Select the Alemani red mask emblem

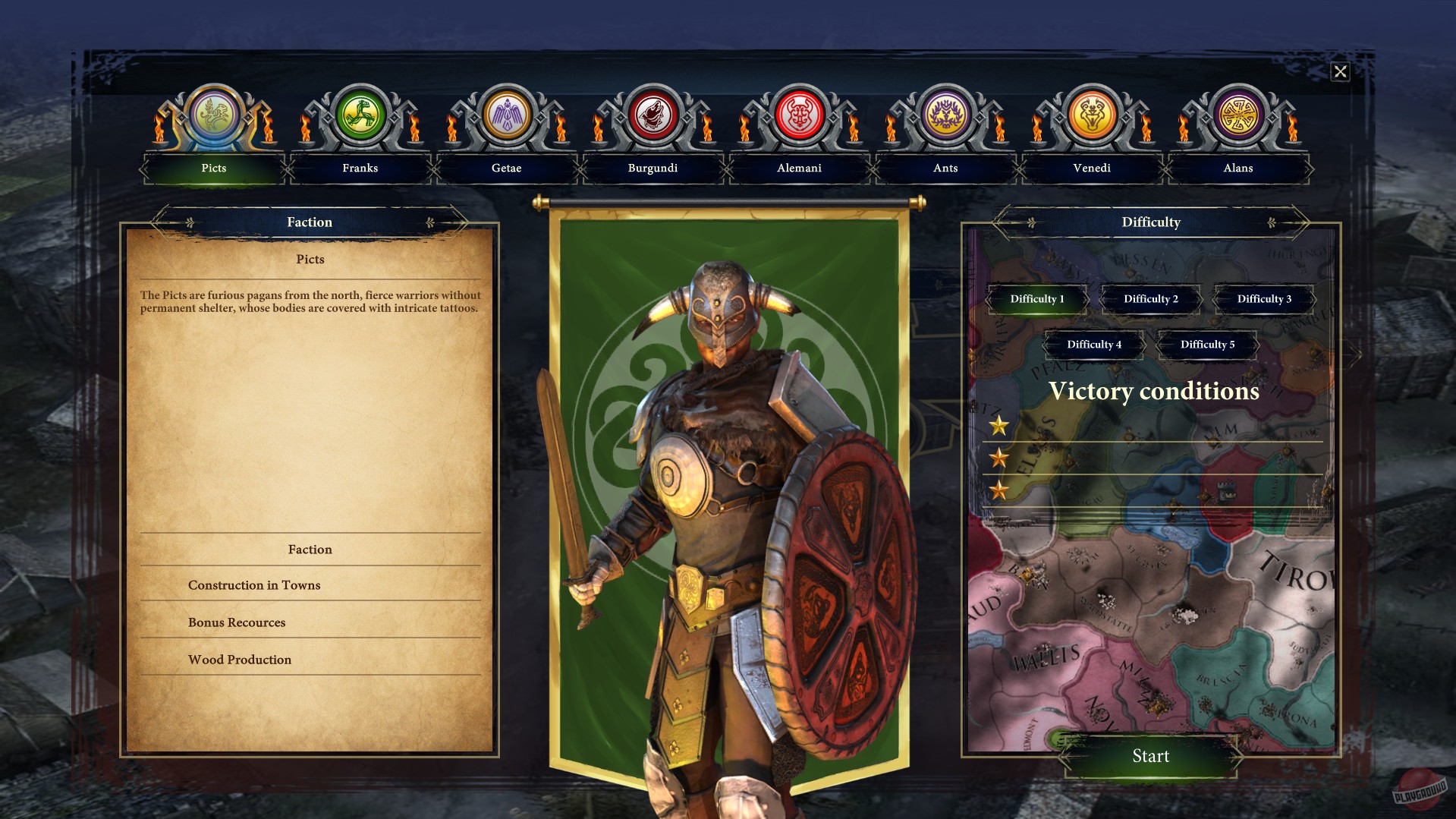click(x=800, y=116)
